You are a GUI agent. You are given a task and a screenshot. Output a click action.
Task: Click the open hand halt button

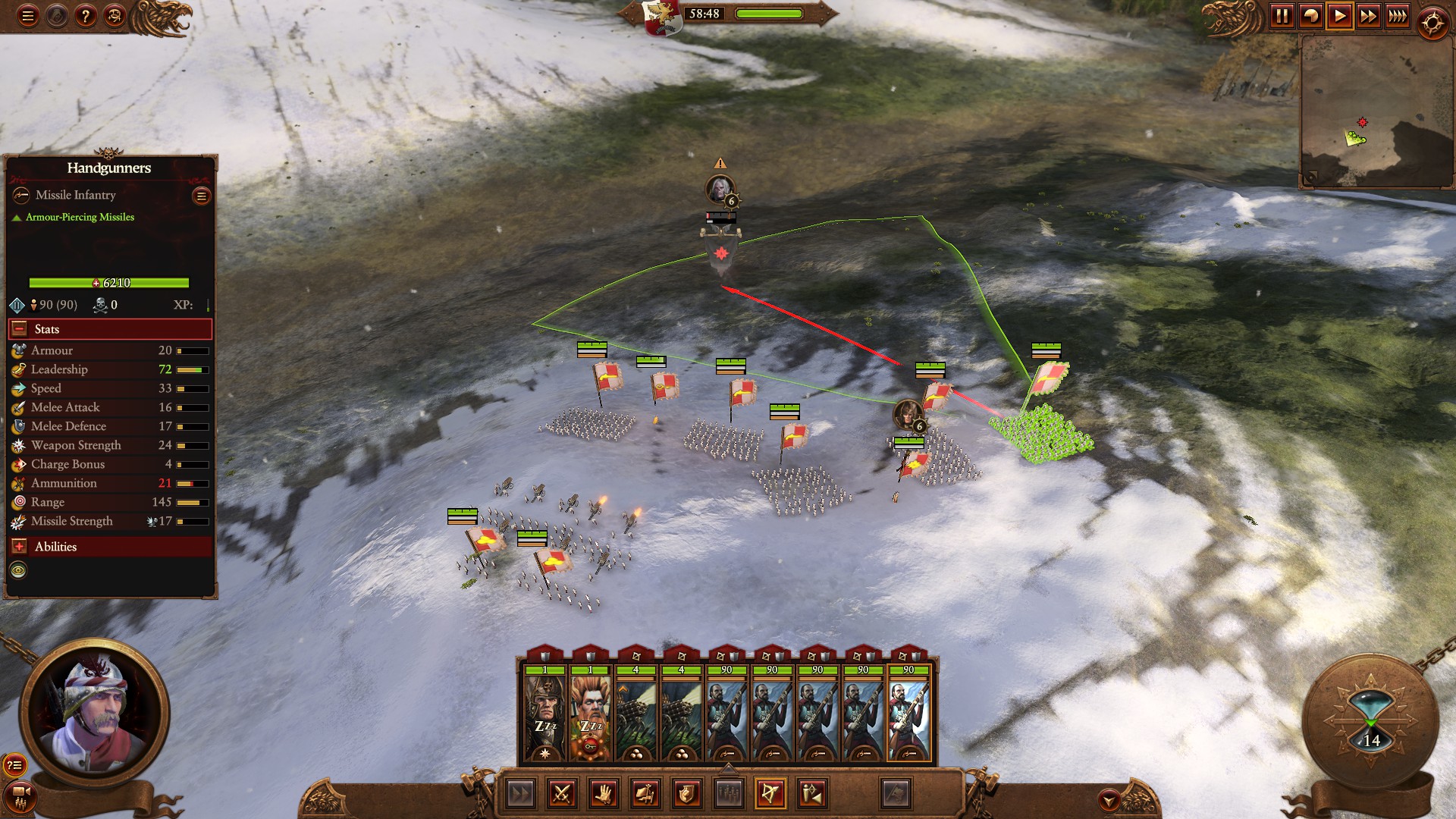pos(604,794)
